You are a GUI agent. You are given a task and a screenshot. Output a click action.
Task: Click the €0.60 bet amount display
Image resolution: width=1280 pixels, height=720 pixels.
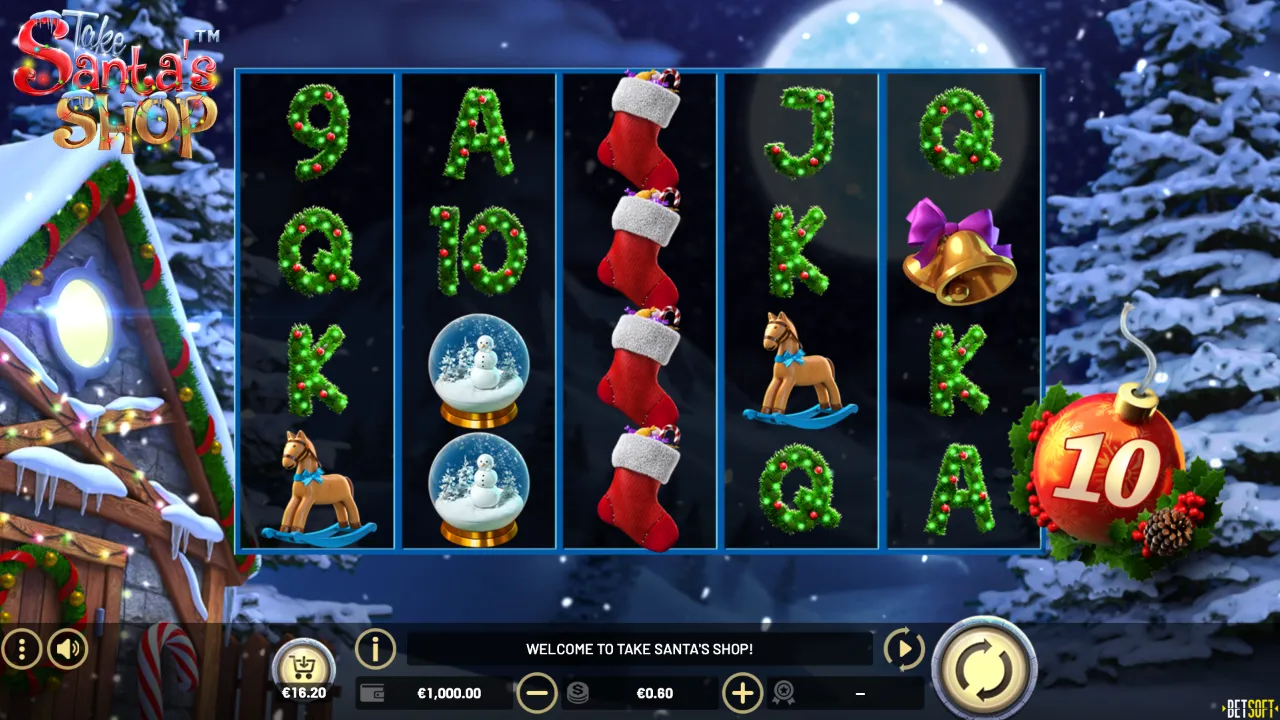click(655, 692)
